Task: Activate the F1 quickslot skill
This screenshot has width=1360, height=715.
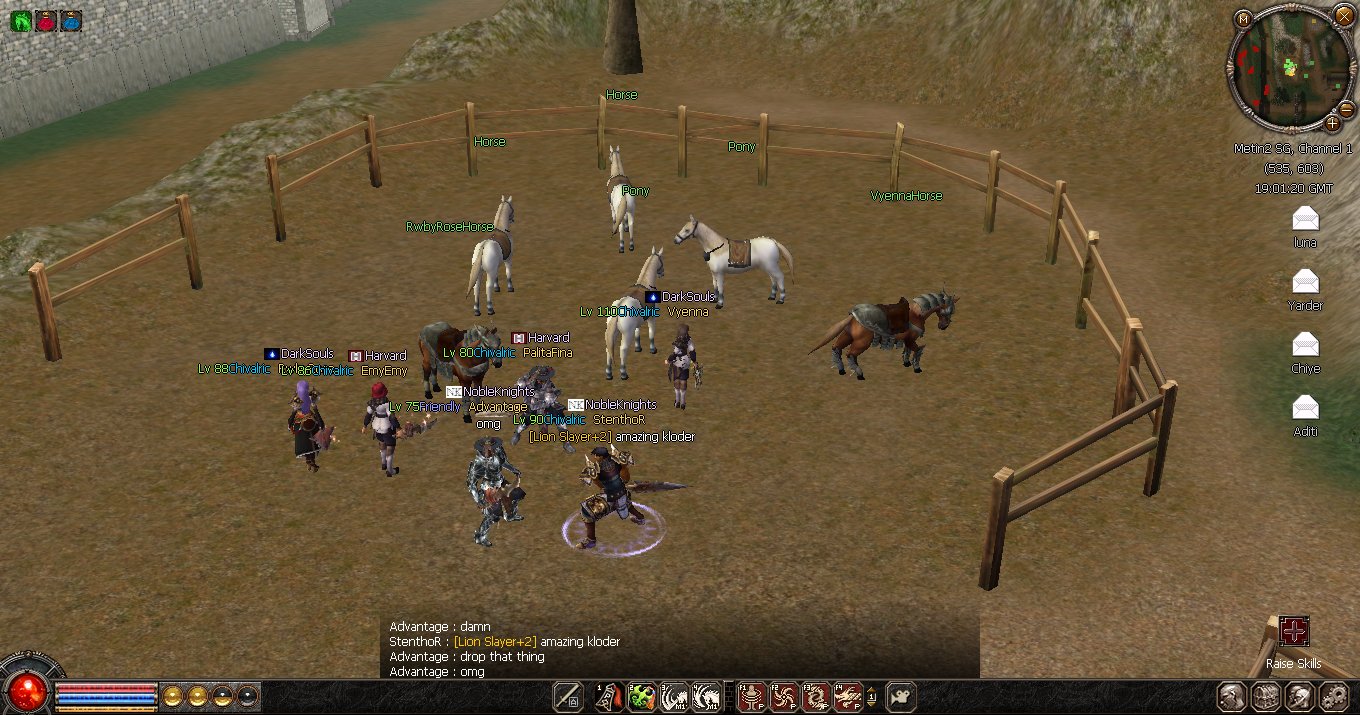Action: pyautogui.click(x=751, y=696)
